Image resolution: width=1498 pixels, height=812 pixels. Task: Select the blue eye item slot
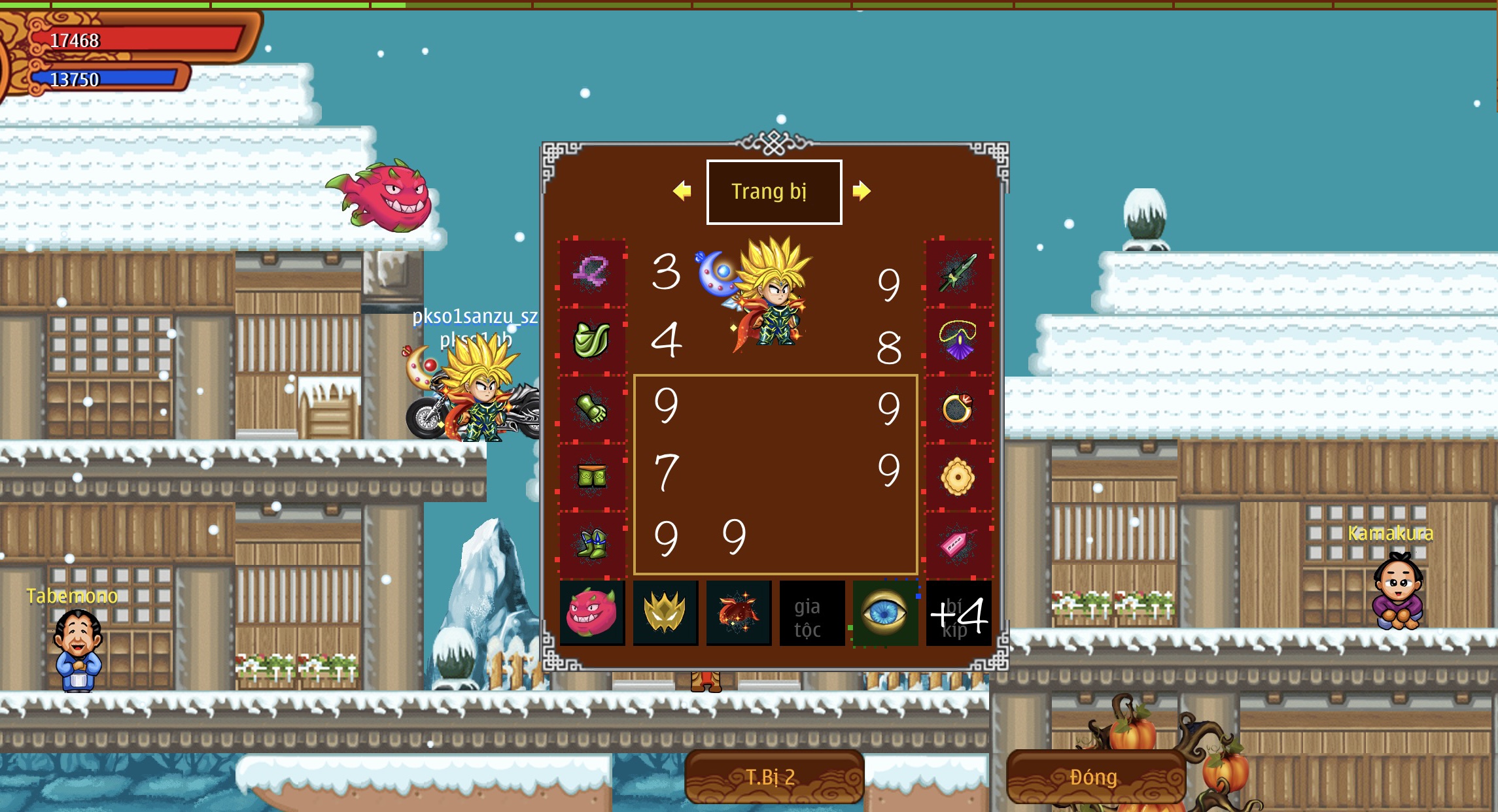(x=885, y=613)
